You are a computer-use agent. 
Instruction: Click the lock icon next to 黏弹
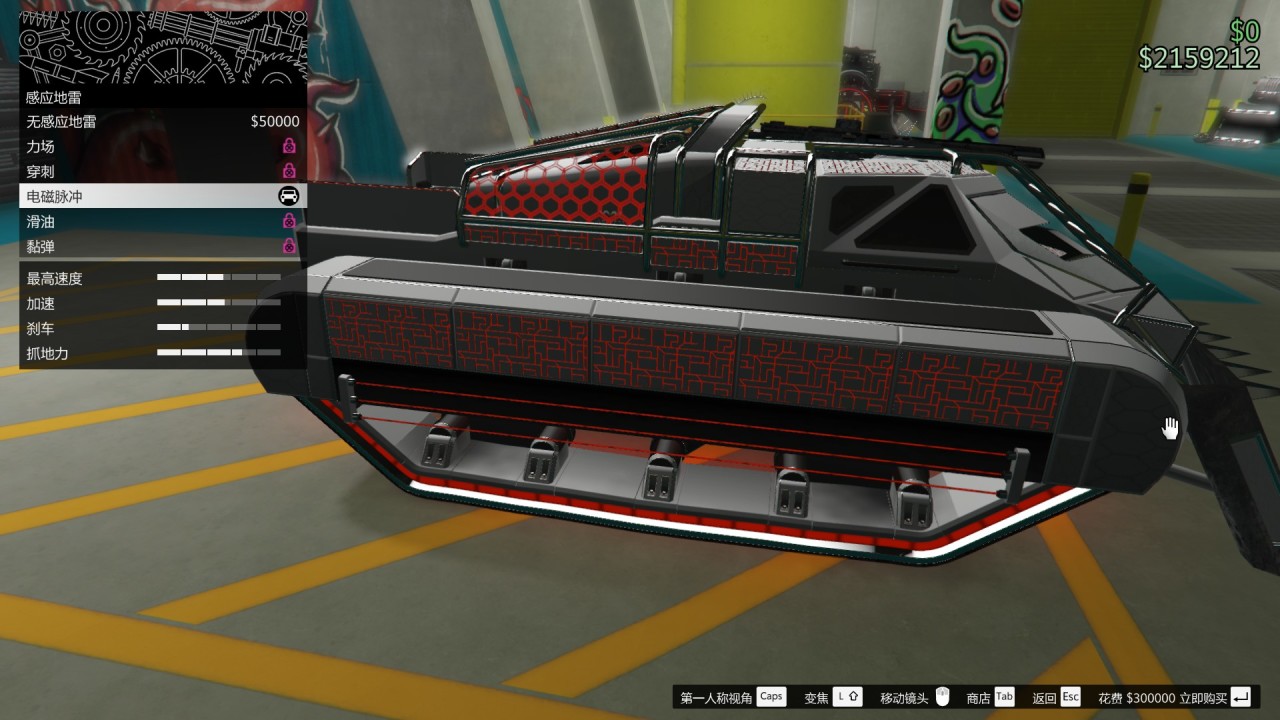(x=289, y=246)
